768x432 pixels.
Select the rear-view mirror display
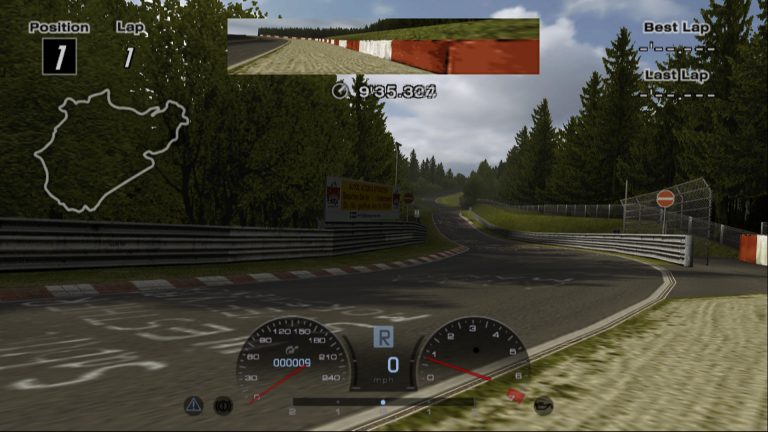(x=383, y=46)
